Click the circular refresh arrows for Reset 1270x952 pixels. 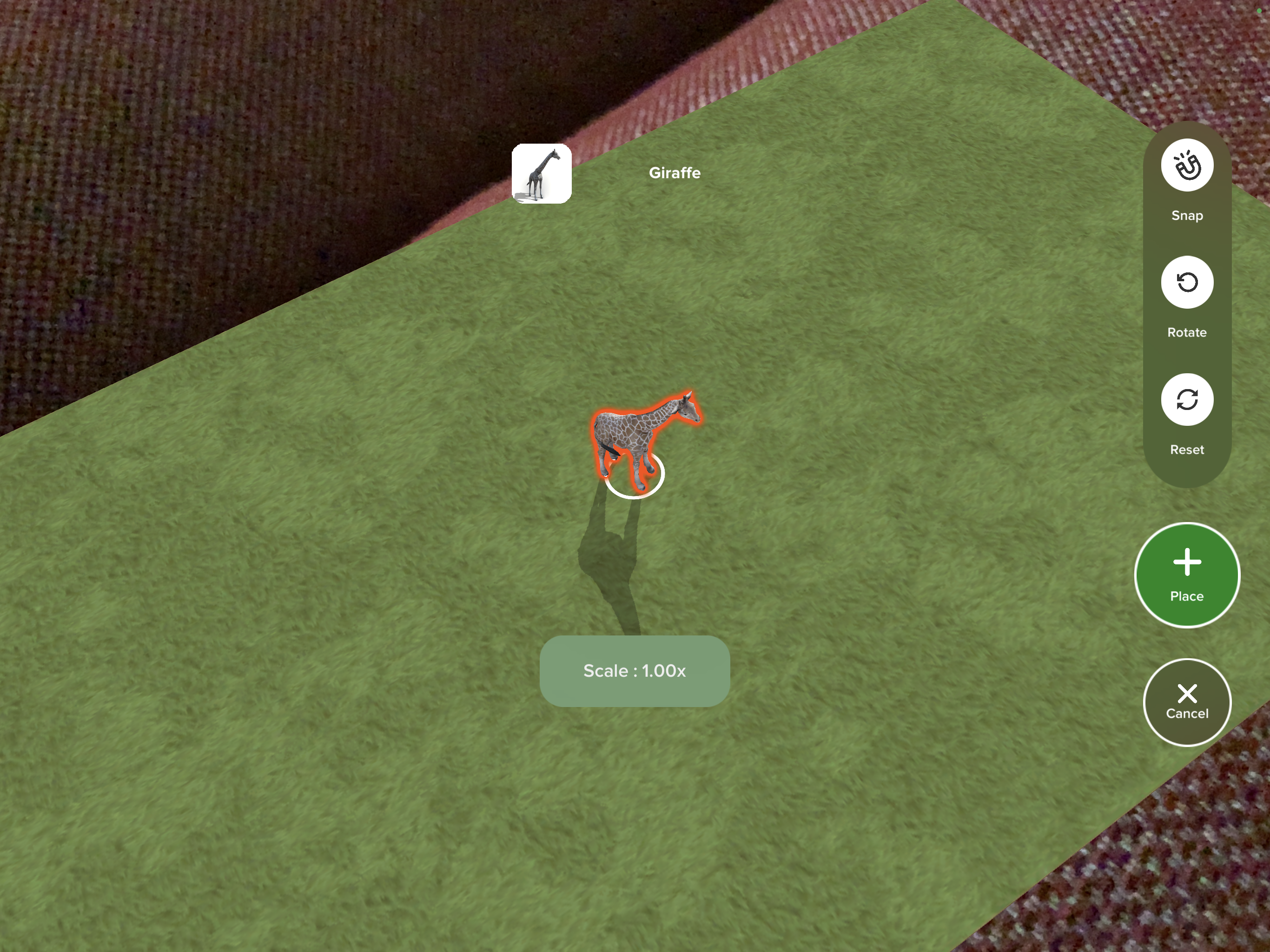click(x=1187, y=400)
